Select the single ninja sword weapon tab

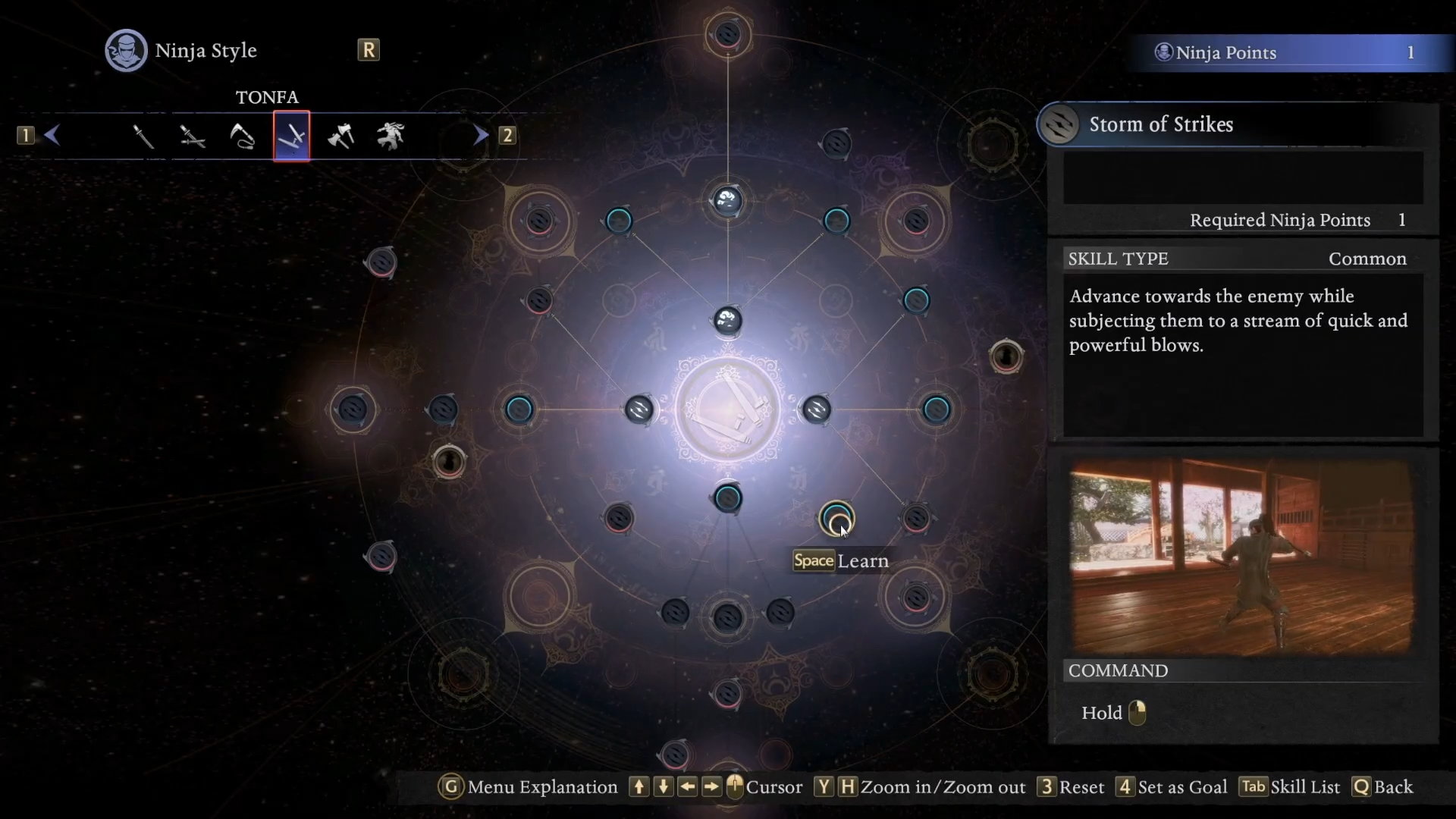[143, 136]
